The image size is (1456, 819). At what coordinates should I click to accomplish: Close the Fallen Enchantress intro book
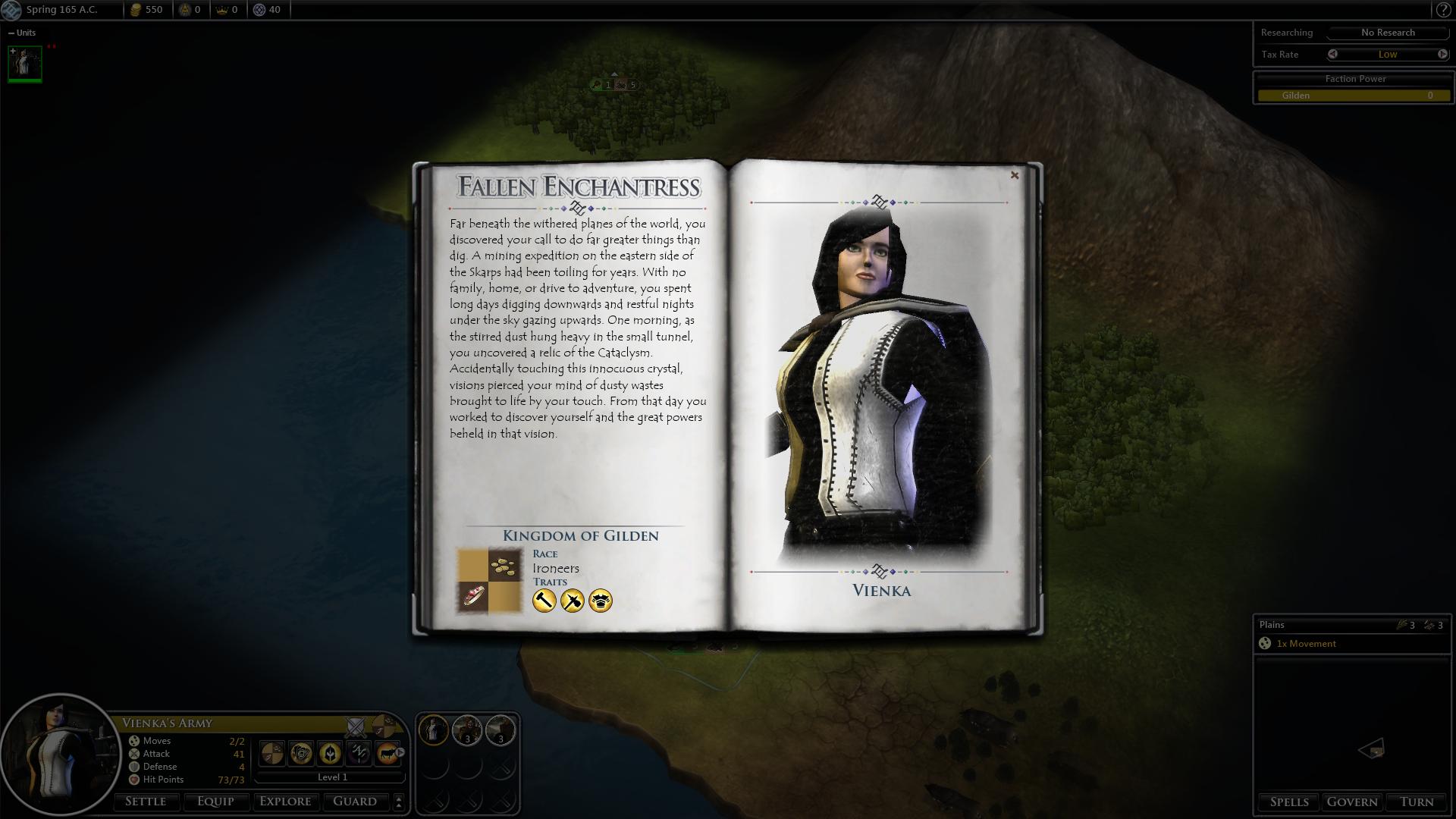click(x=1015, y=175)
